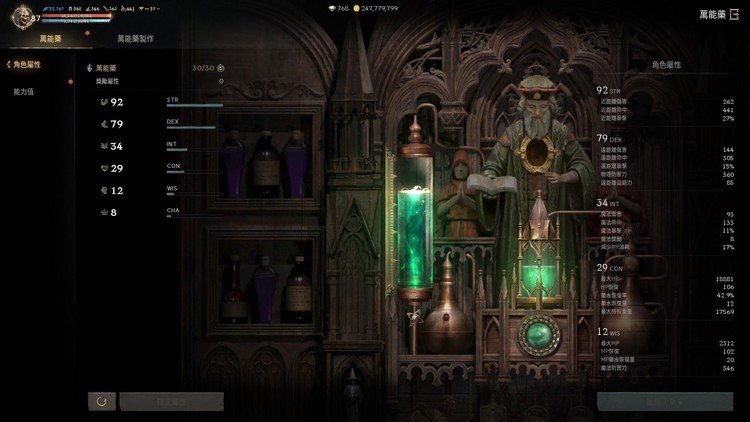The height and width of the screenshot is (422, 750).
Task: Select 能力值 in the side menu
Action: coord(23,91)
